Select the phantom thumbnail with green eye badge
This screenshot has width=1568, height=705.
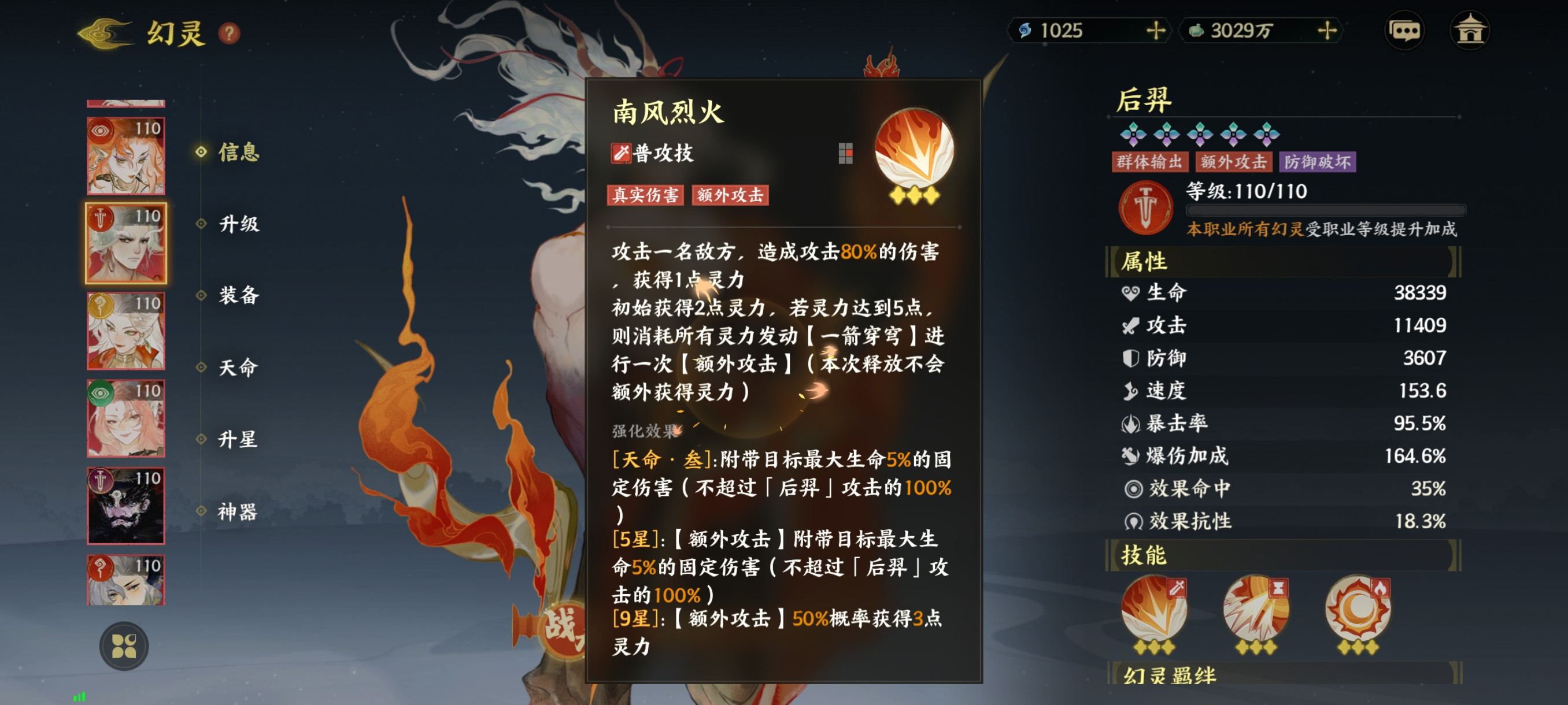point(126,418)
